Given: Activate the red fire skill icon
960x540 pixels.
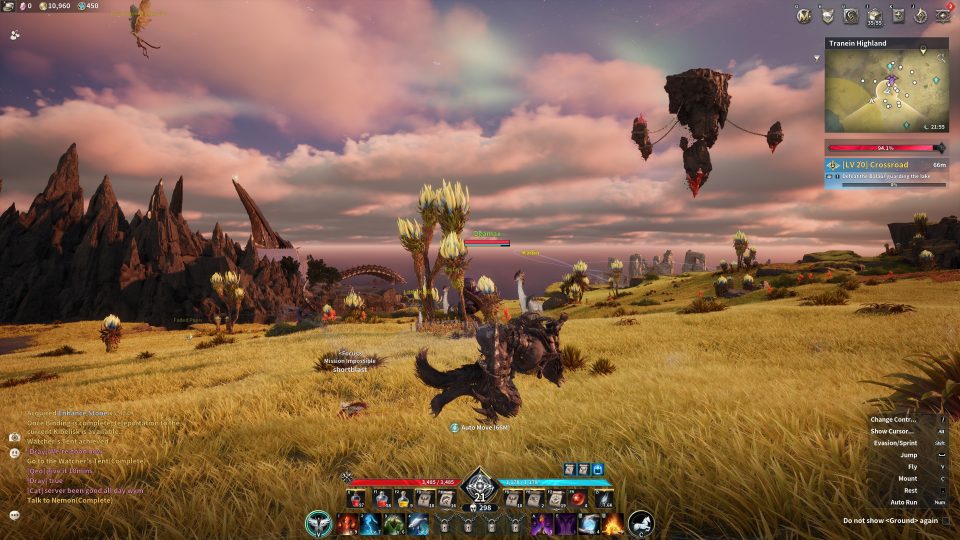Looking at the screenshot, I should click(346, 523).
